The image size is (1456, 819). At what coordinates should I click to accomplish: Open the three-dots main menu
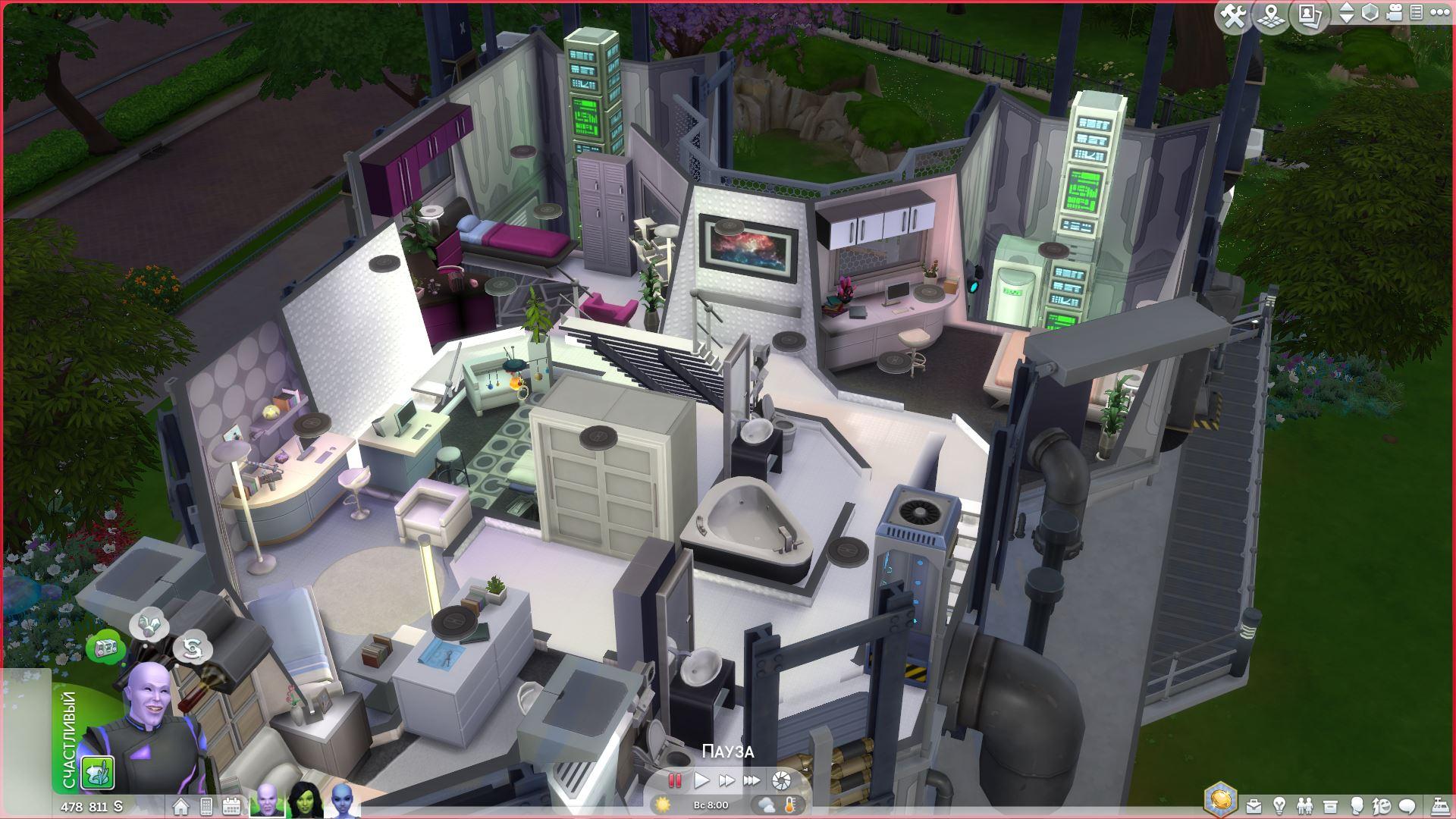click(x=1439, y=13)
